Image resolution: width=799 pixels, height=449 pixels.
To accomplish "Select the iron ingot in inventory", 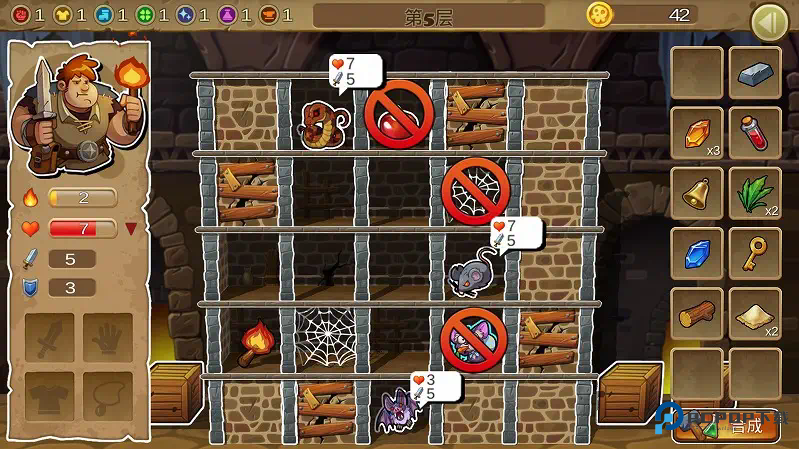I will (755, 73).
